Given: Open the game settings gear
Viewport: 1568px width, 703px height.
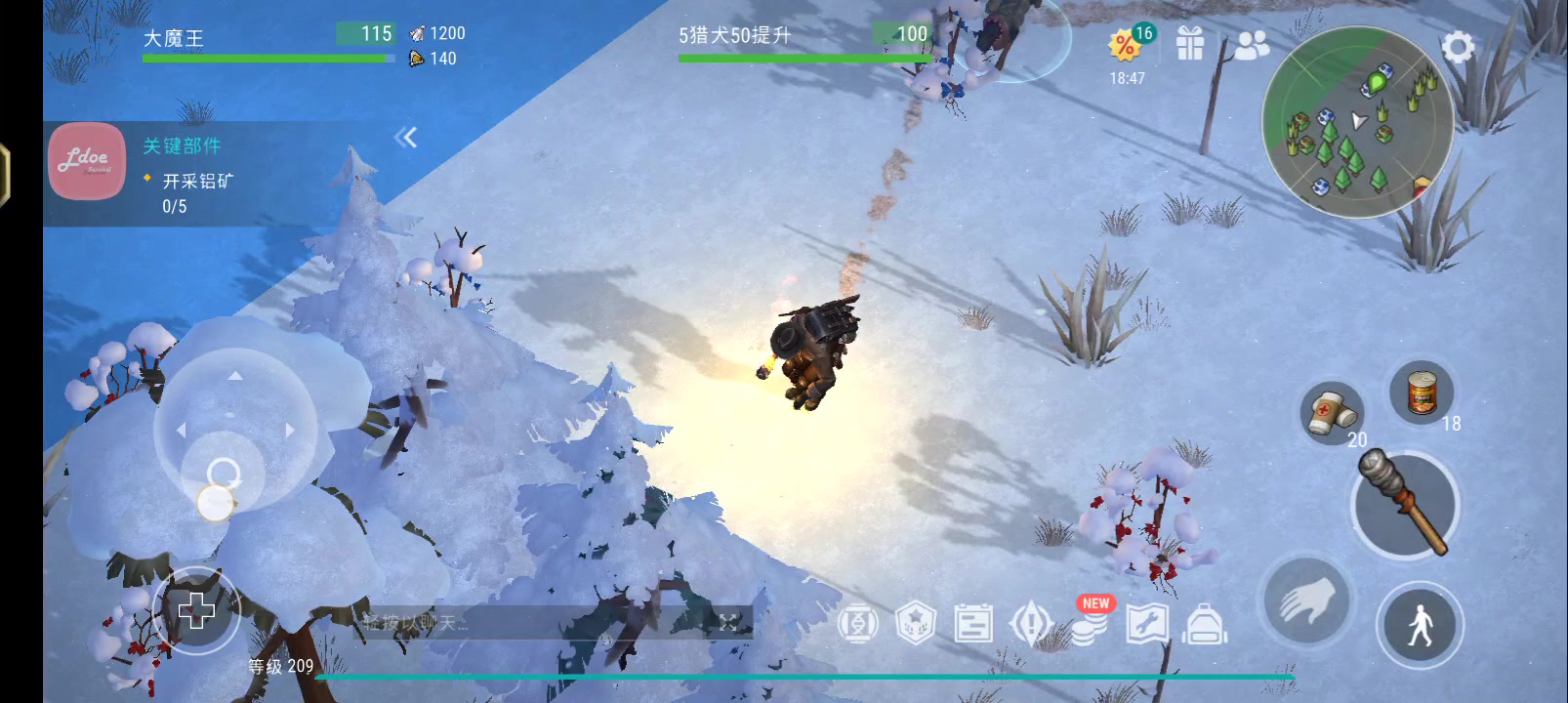Looking at the screenshot, I should (x=1458, y=46).
